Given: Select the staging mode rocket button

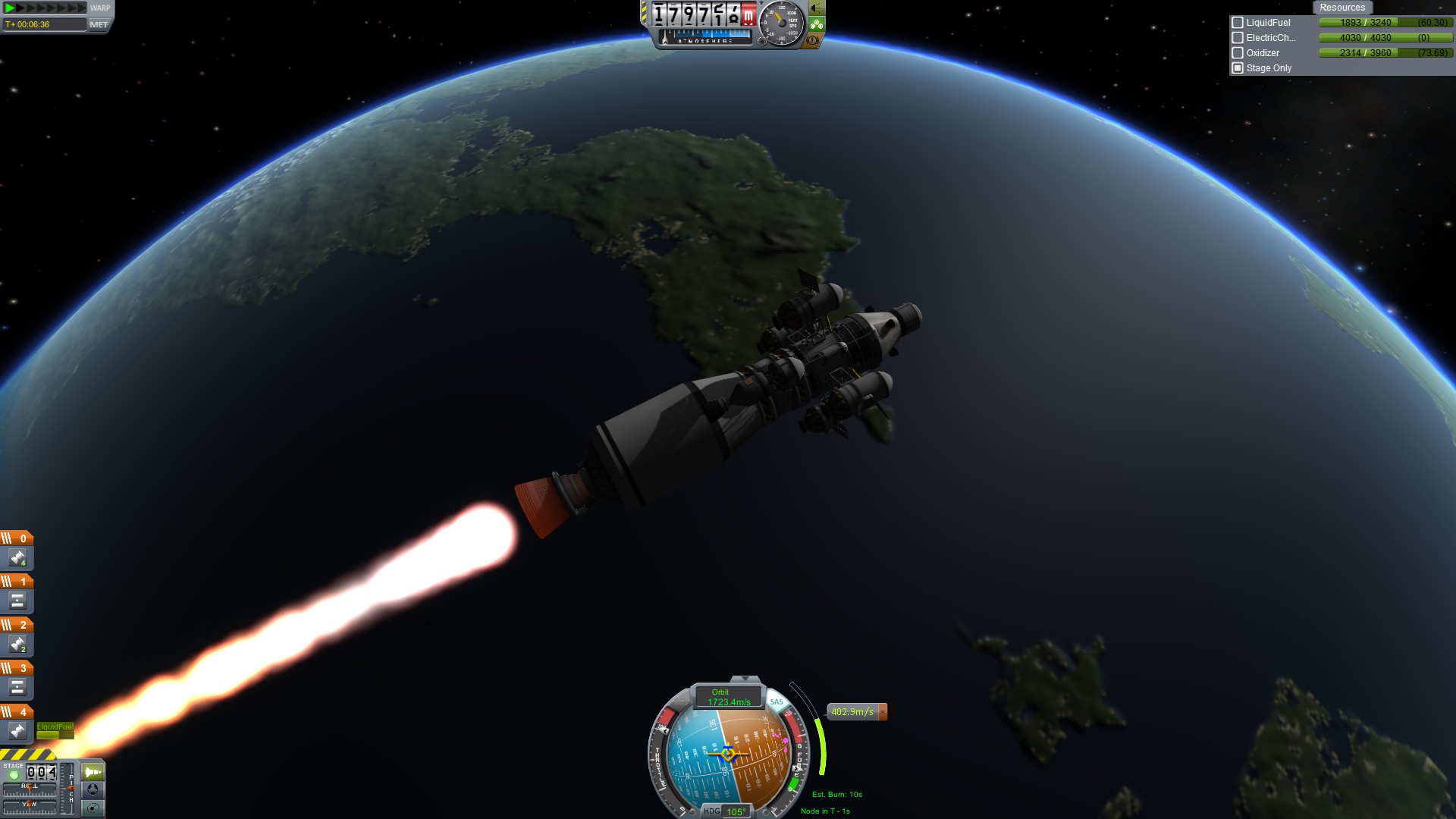Looking at the screenshot, I should (x=93, y=772).
